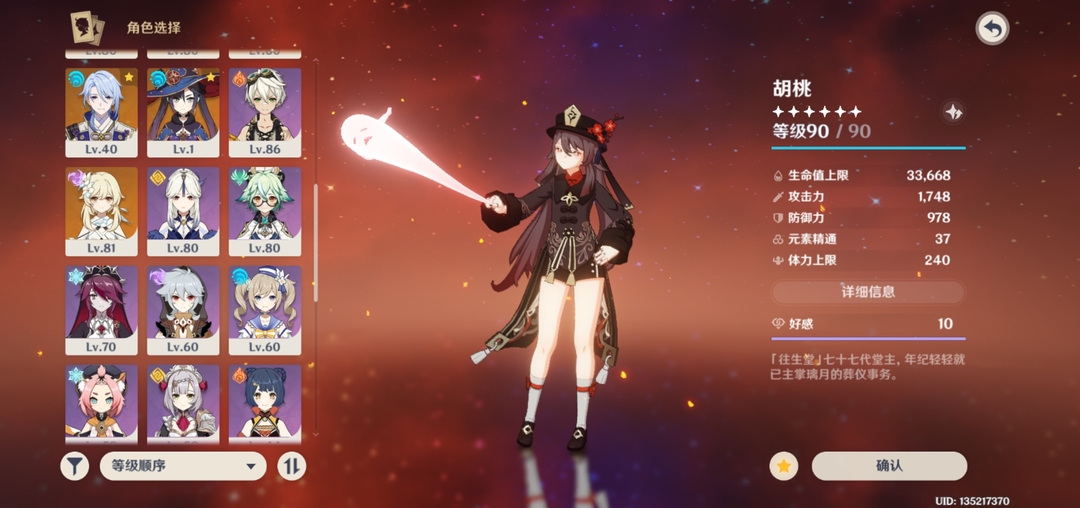Choose the white-haired Ningguang Lv.80 tile
This screenshot has width=1080, height=508.
point(183,210)
